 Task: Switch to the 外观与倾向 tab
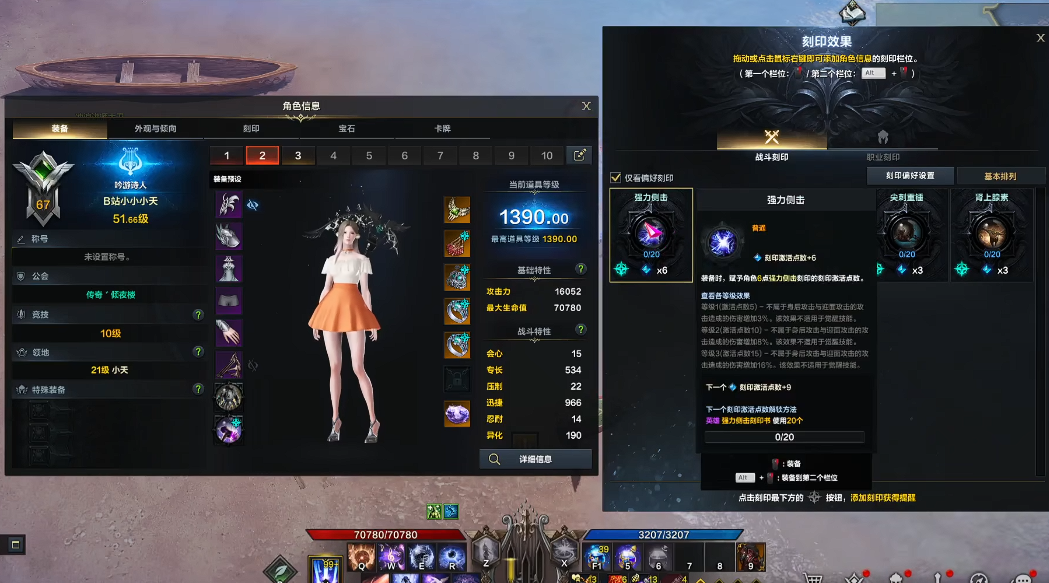(155, 129)
